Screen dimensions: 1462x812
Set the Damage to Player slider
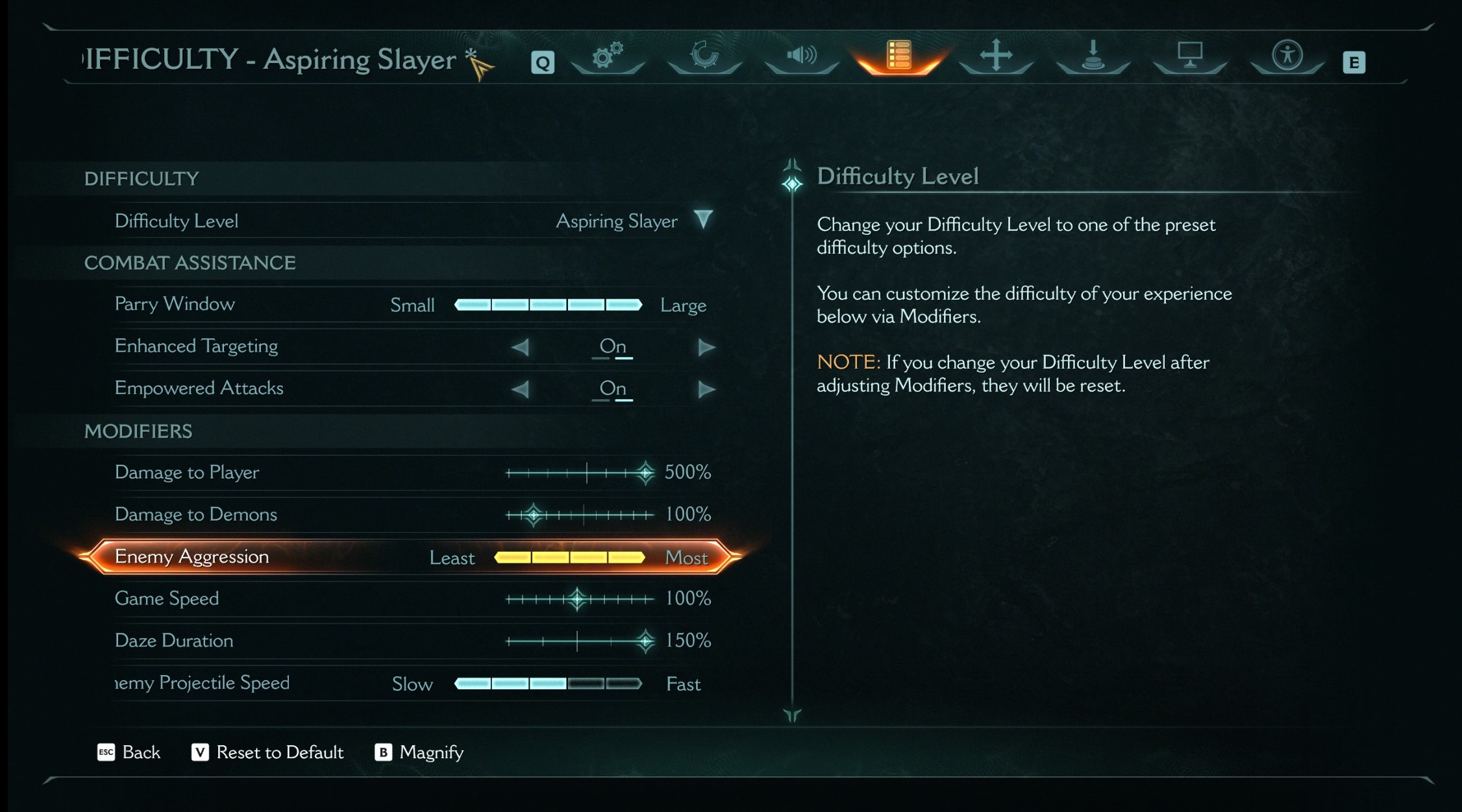[x=580, y=473]
